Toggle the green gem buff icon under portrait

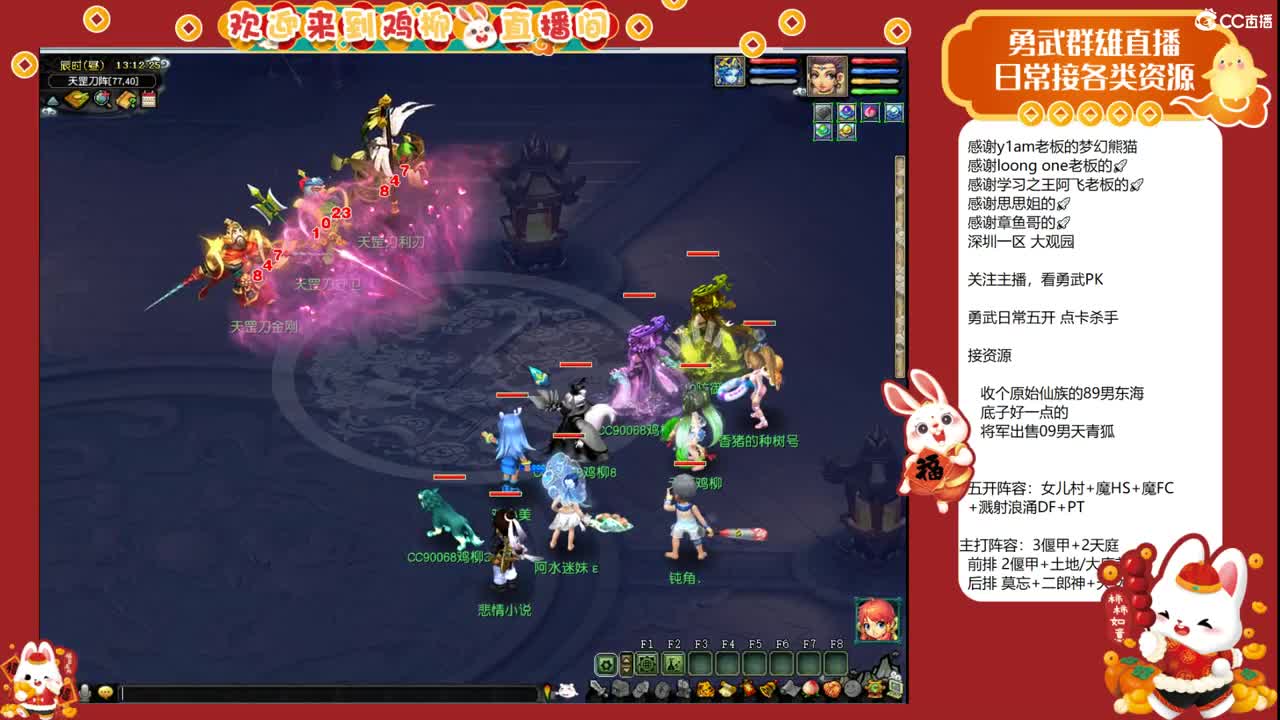pos(822,129)
